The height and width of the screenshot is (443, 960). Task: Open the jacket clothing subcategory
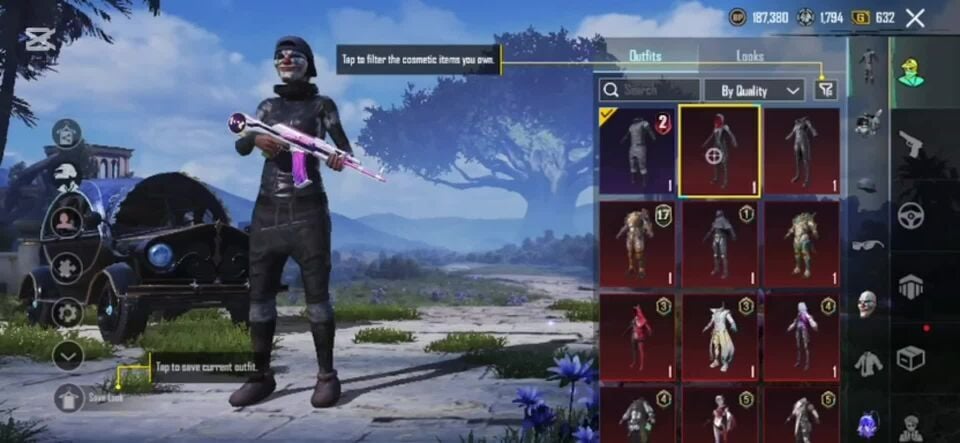coord(868,363)
